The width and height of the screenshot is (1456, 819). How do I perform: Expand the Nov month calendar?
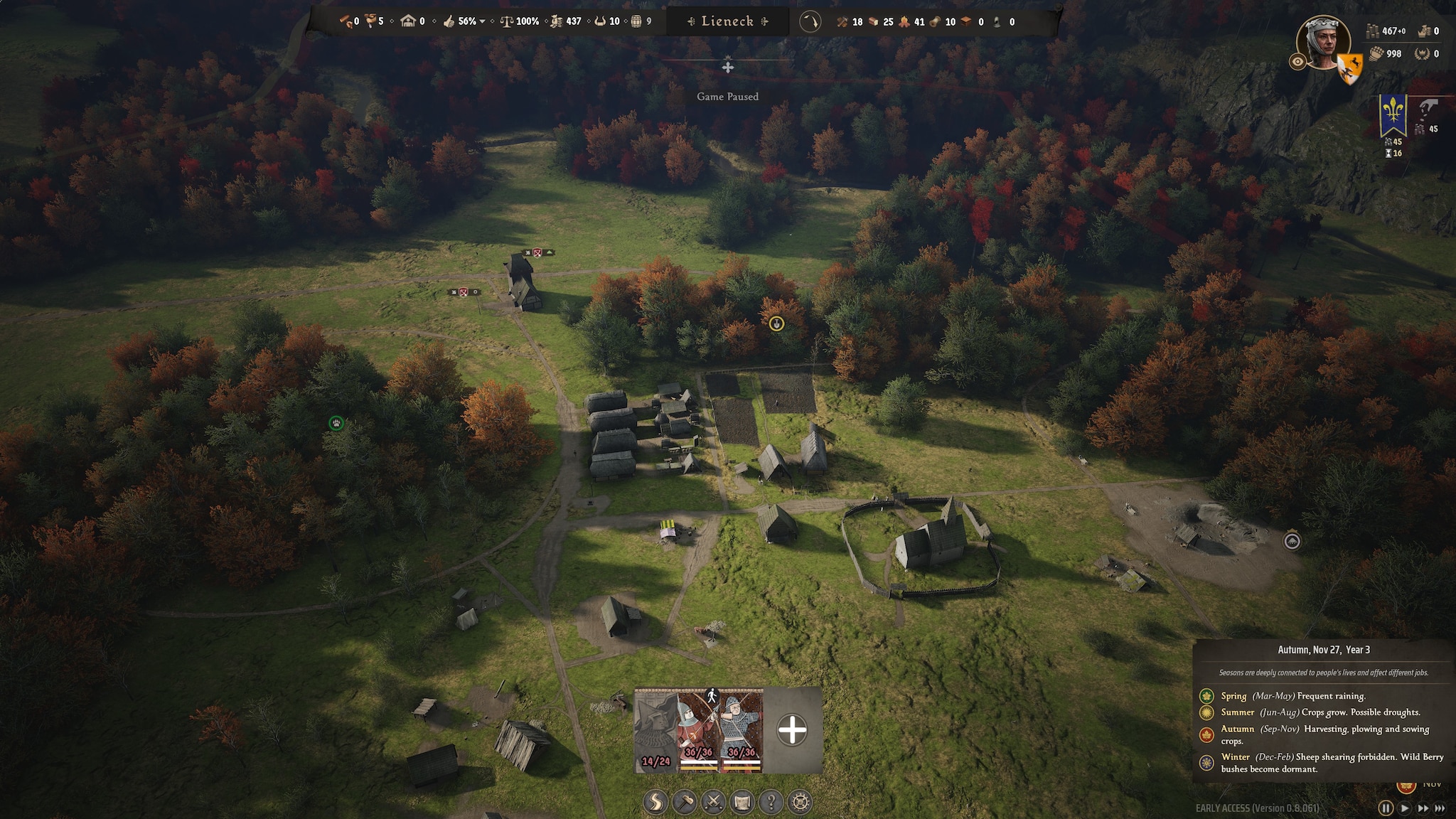click(x=1433, y=785)
